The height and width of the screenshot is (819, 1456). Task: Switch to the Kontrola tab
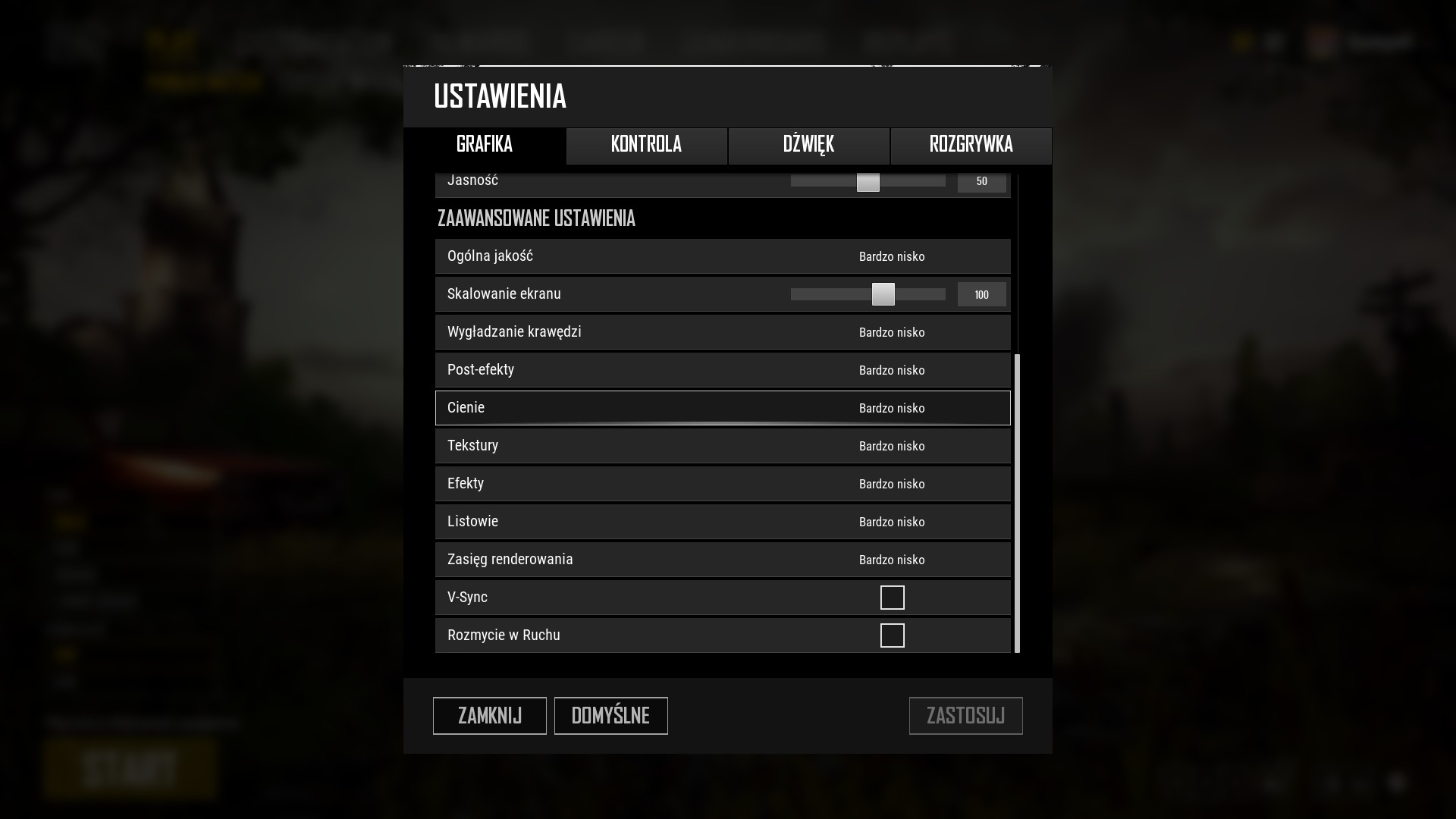[646, 145]
